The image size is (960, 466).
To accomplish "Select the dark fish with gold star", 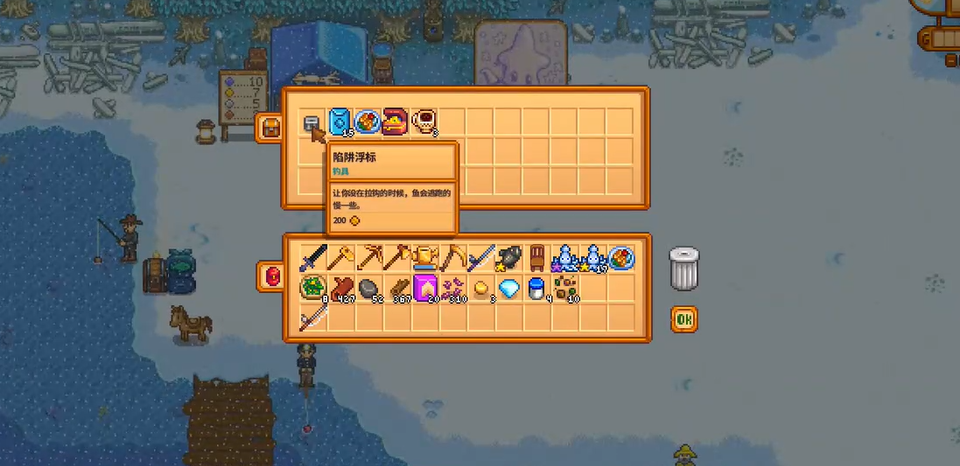I will point(509,259).
